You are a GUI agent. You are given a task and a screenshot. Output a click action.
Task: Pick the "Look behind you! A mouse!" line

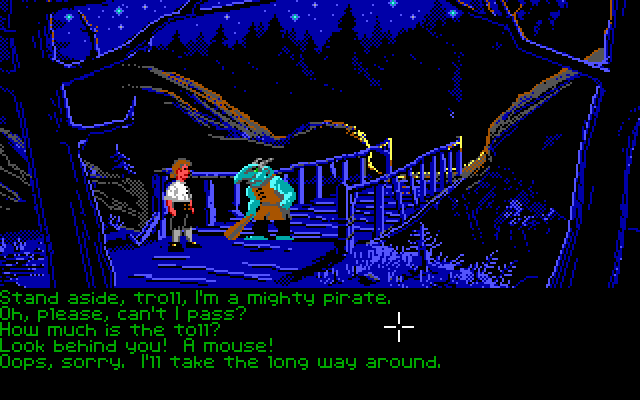tap(137, 346)
